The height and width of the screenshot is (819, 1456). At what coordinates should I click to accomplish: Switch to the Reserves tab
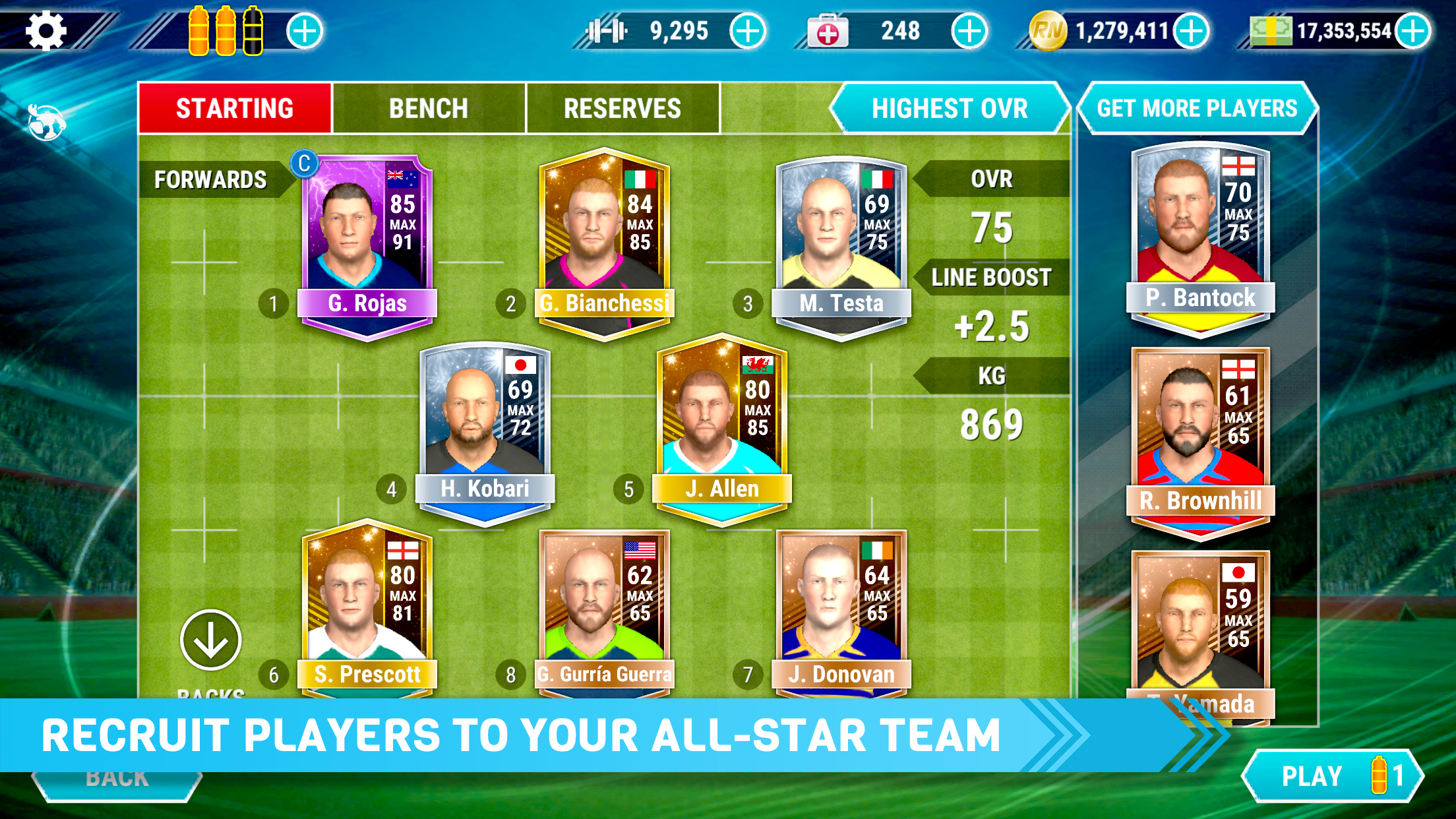622,108
